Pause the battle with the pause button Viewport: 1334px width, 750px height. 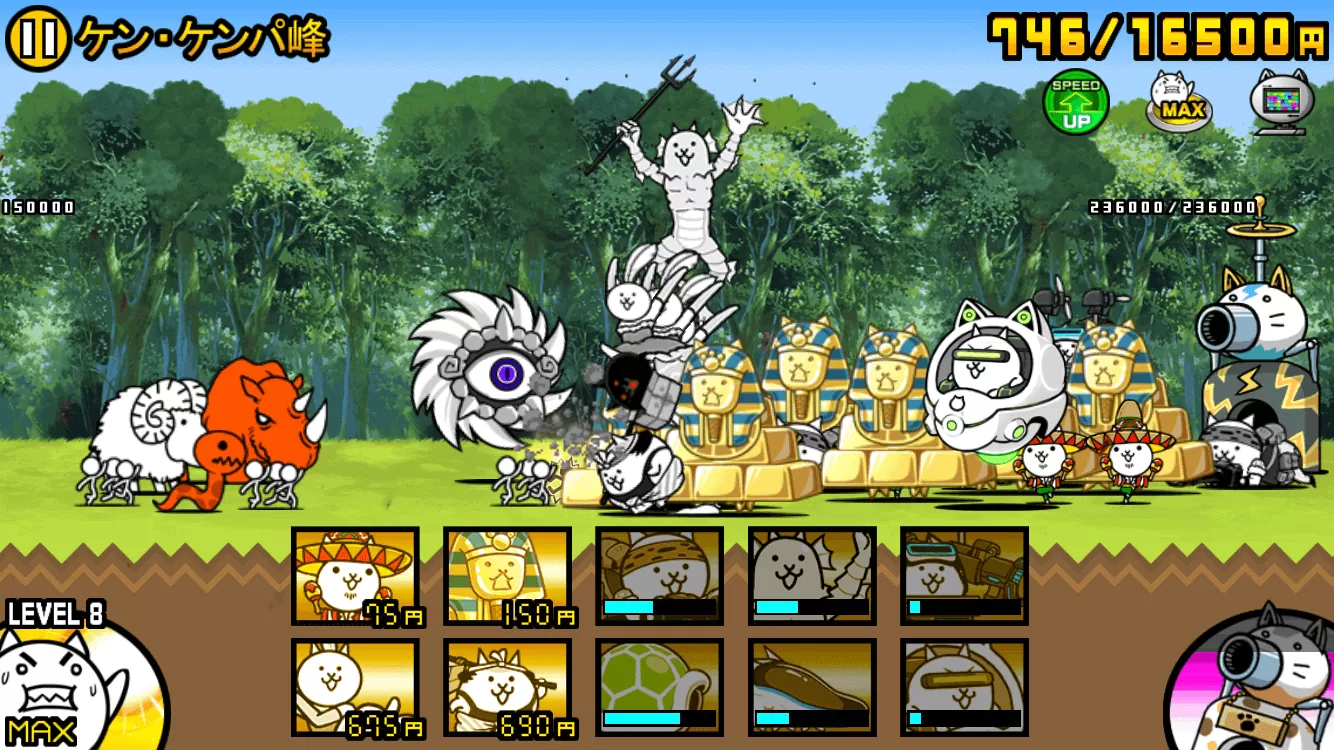[38, 39]
